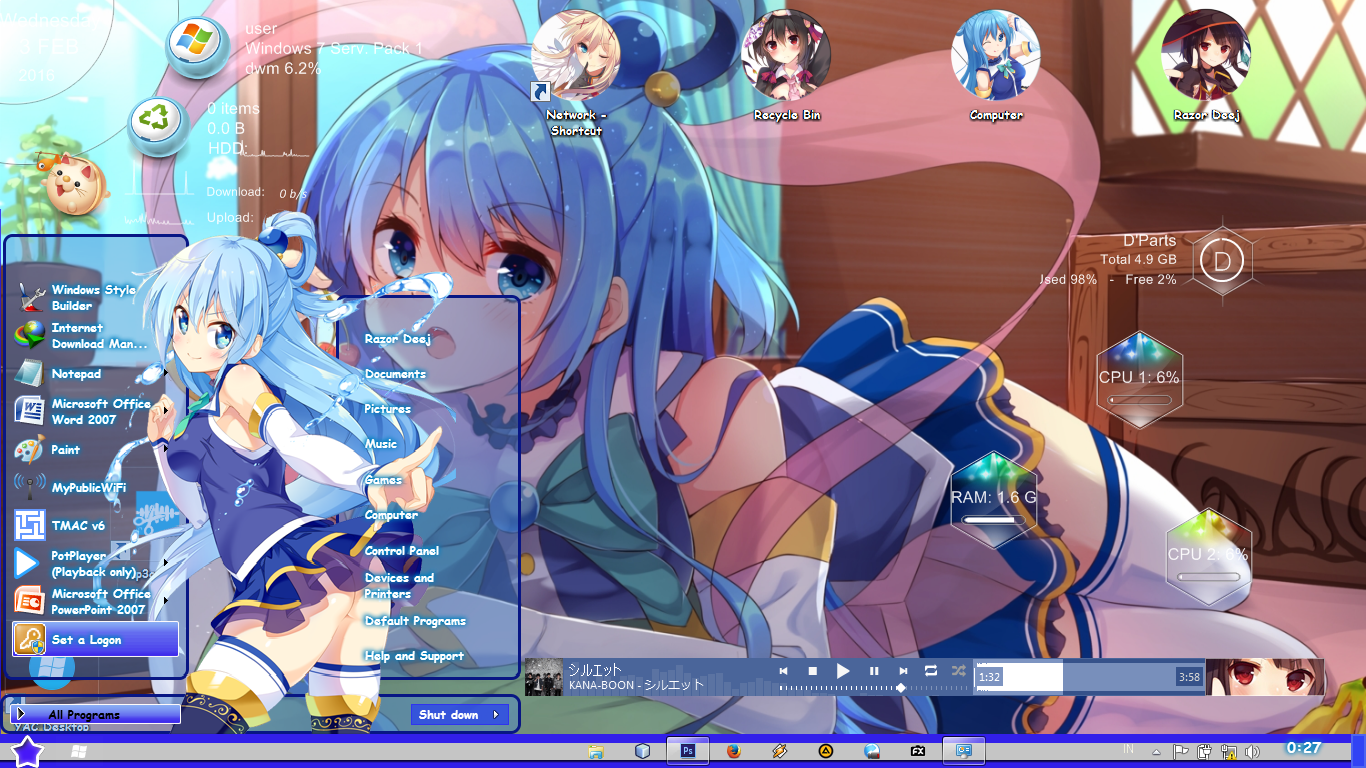This screenshot has height=768, width=1366.
Task: Open TMAC v6 from the Start menu
Action: point(78,523)
